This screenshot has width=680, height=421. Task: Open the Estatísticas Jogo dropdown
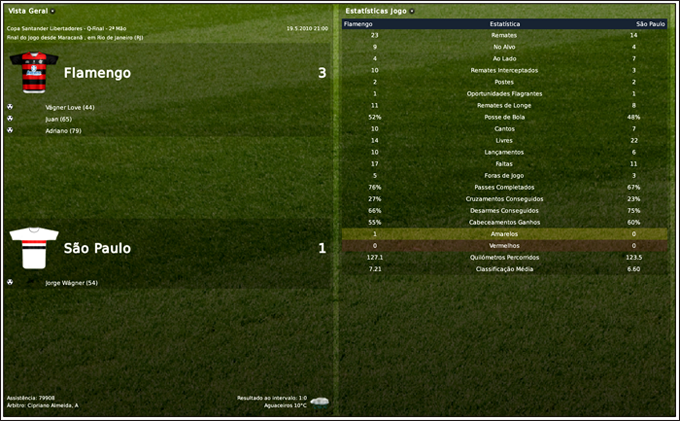(412, 10)
